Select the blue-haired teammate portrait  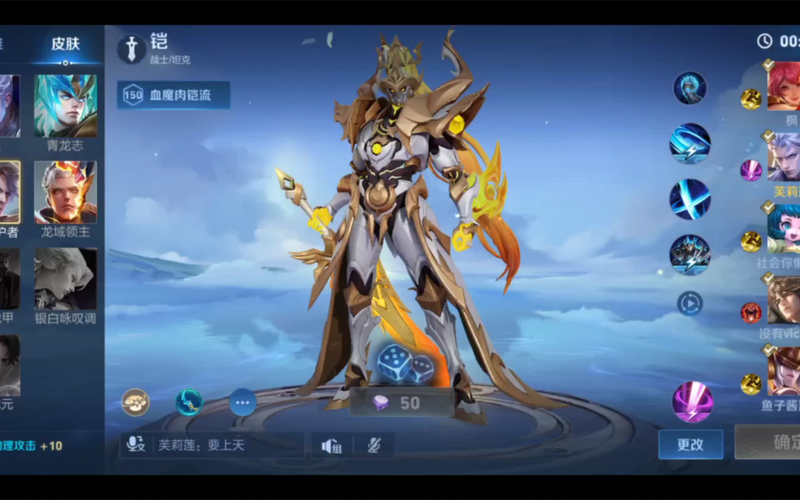pyautogui.click(x=784, y=227)
